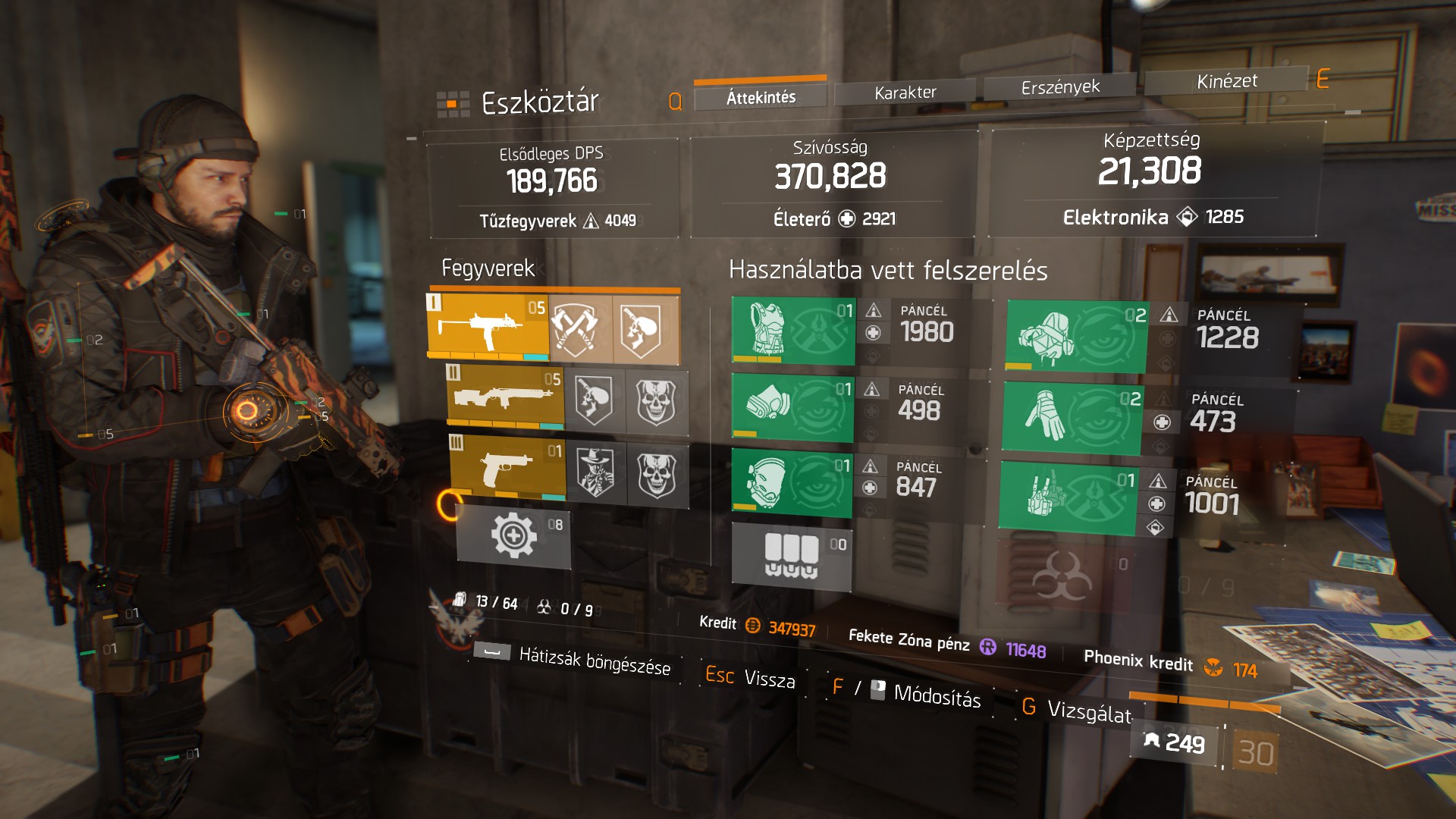The image size is (1456, 819).
Task: Go back with the Vissza button
Action: coord(769,678)
